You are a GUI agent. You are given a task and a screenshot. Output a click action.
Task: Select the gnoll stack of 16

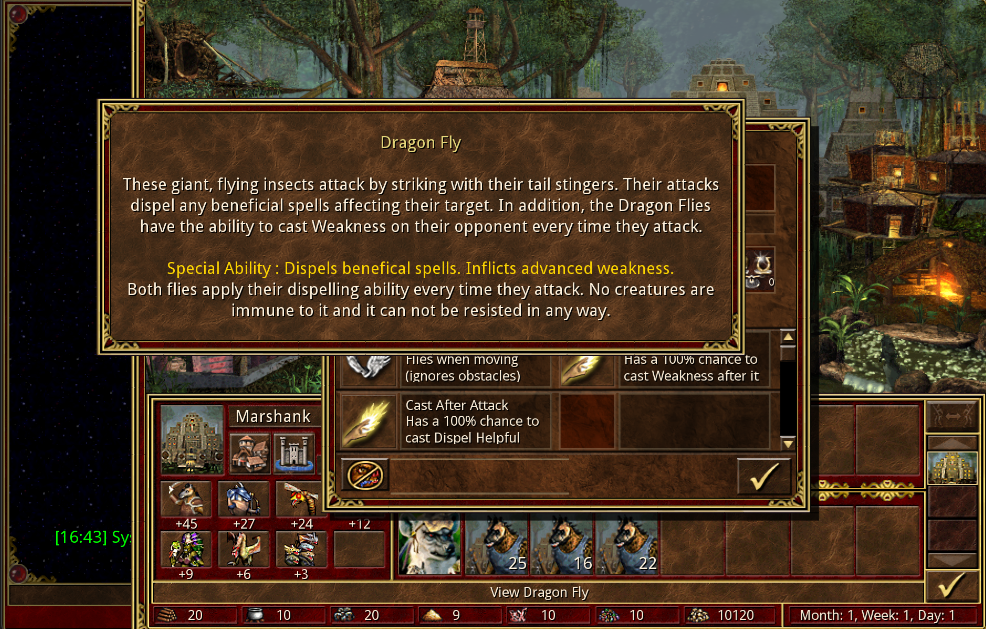562,546
